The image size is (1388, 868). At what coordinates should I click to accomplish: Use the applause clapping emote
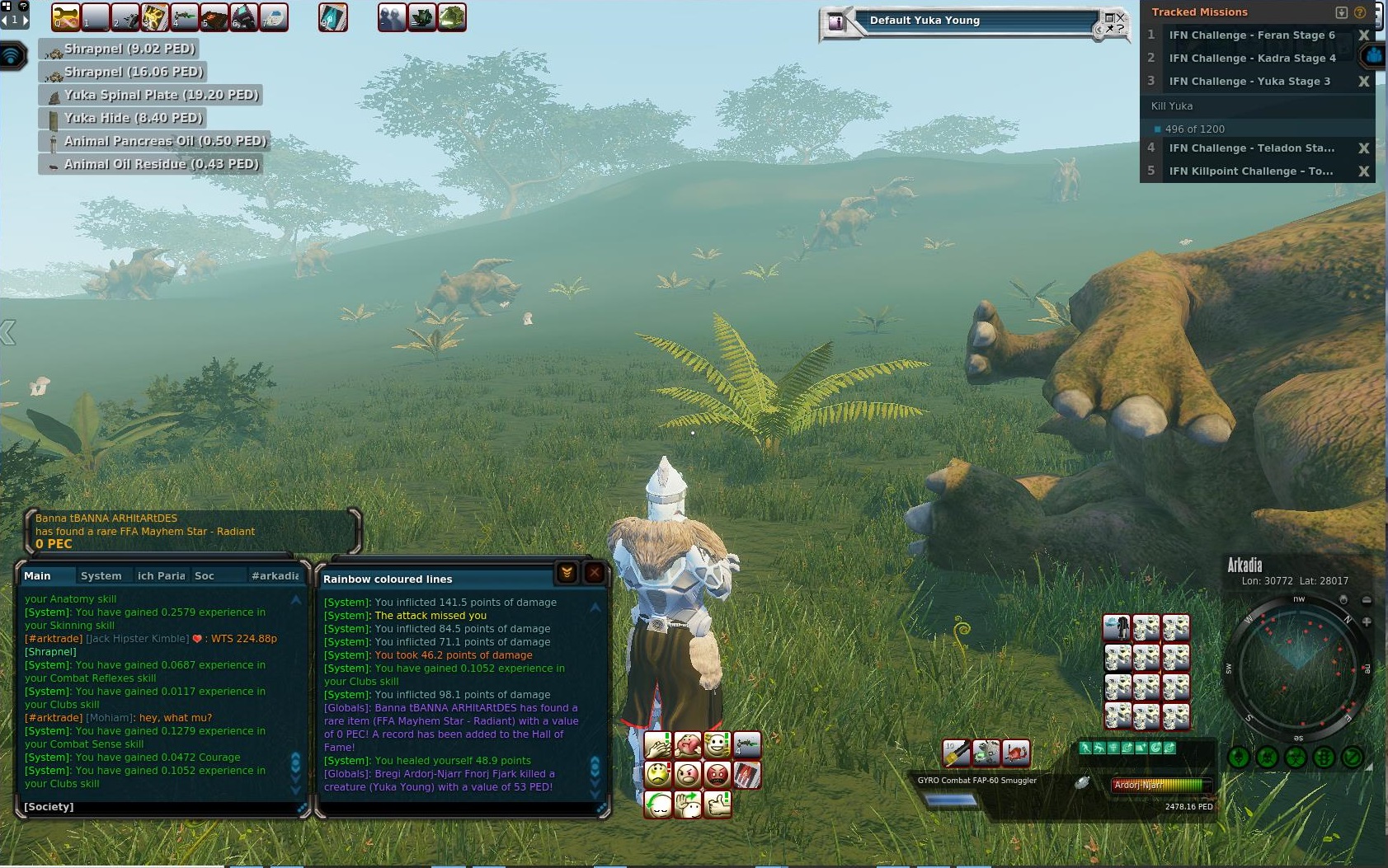[x=657, y=745]
